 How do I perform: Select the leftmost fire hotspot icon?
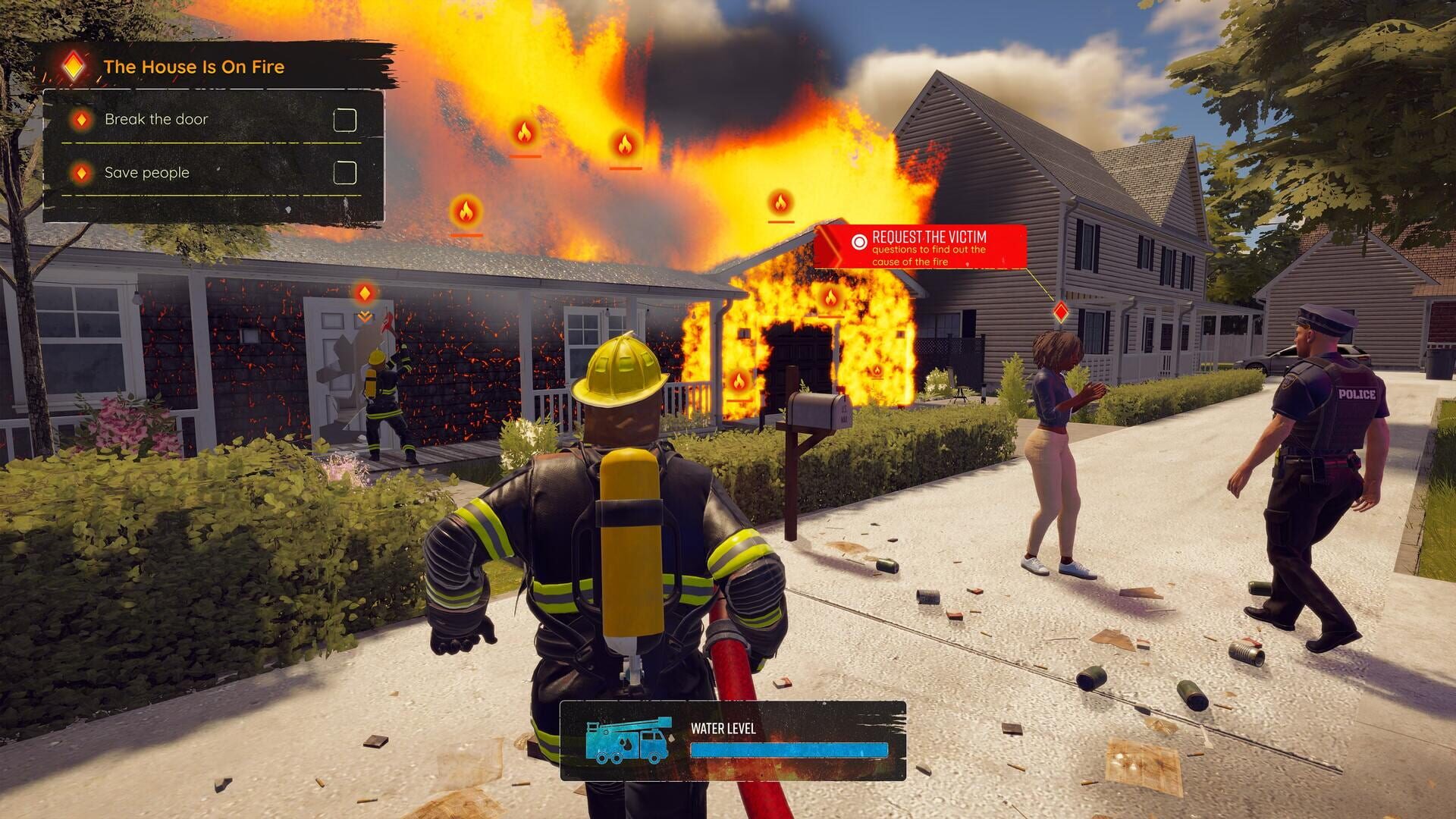click(466, 211)
